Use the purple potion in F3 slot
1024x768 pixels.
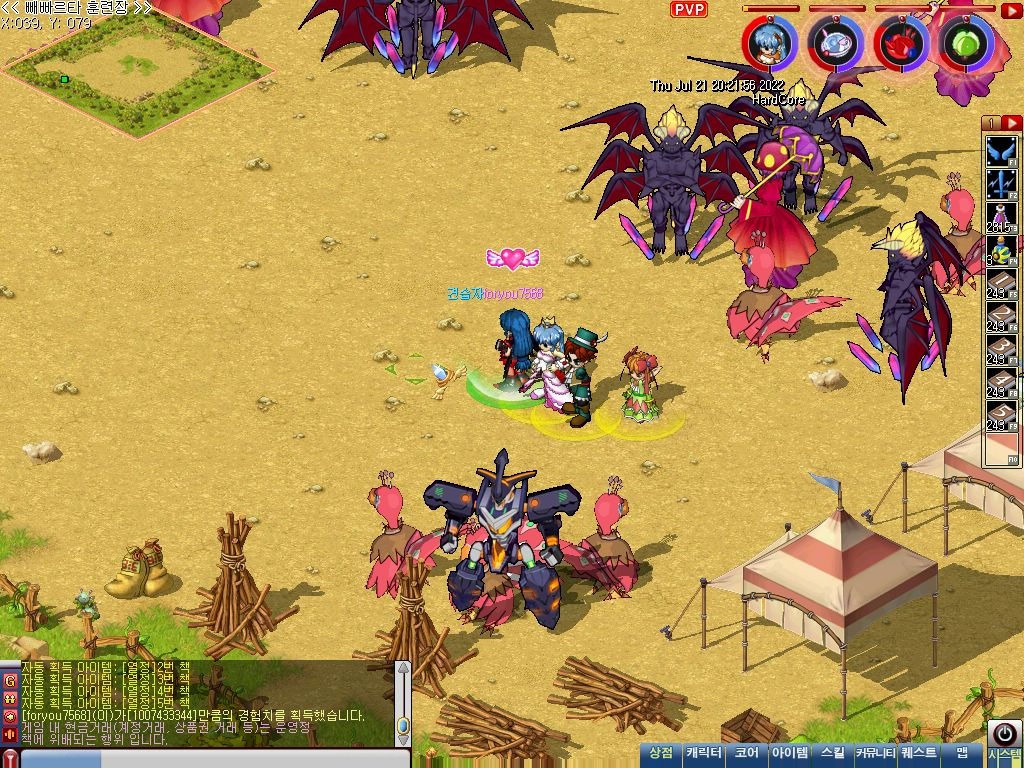coord(1001,218)
